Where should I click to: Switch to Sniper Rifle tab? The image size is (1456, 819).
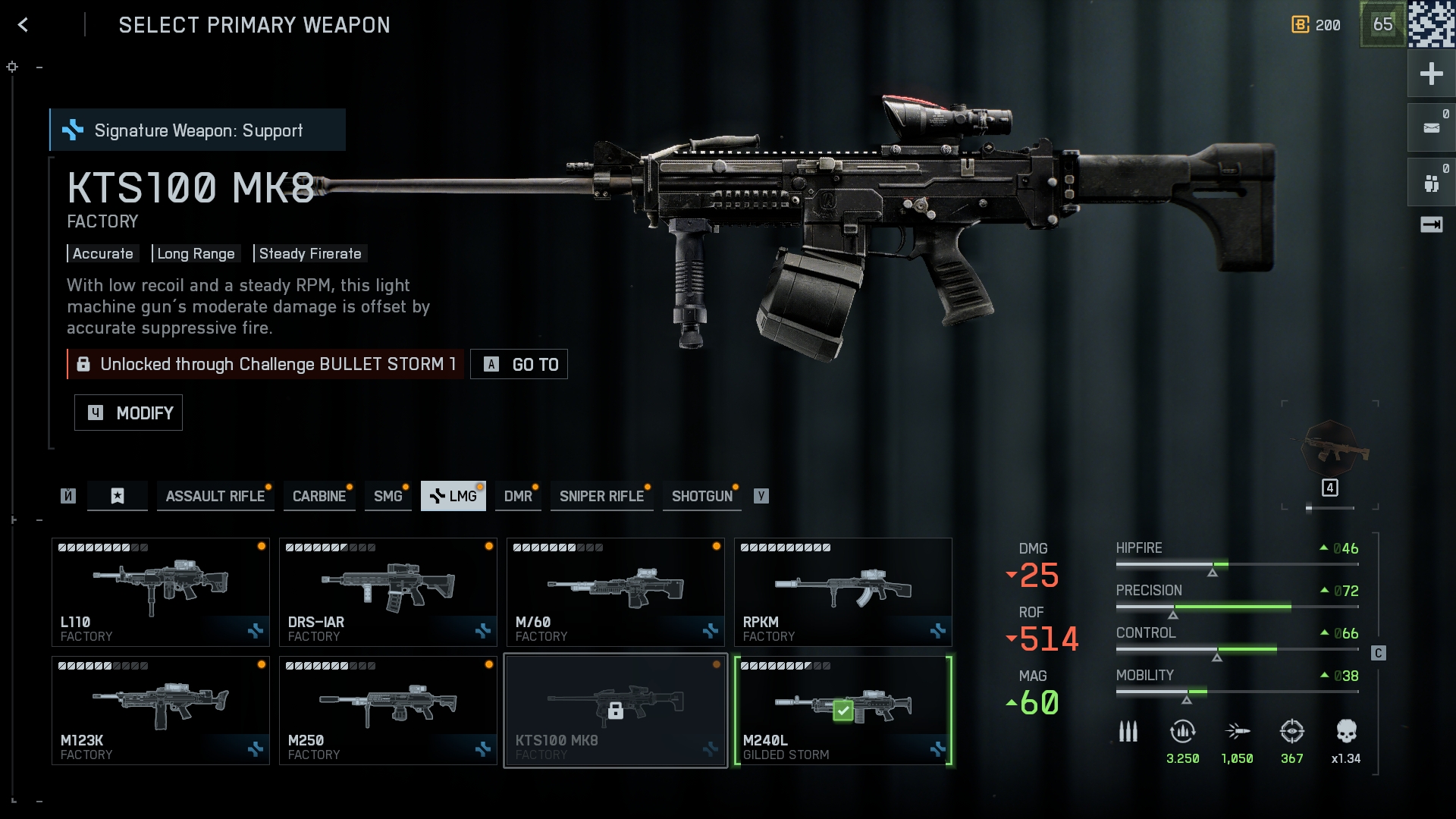click(x=601, y=496)
